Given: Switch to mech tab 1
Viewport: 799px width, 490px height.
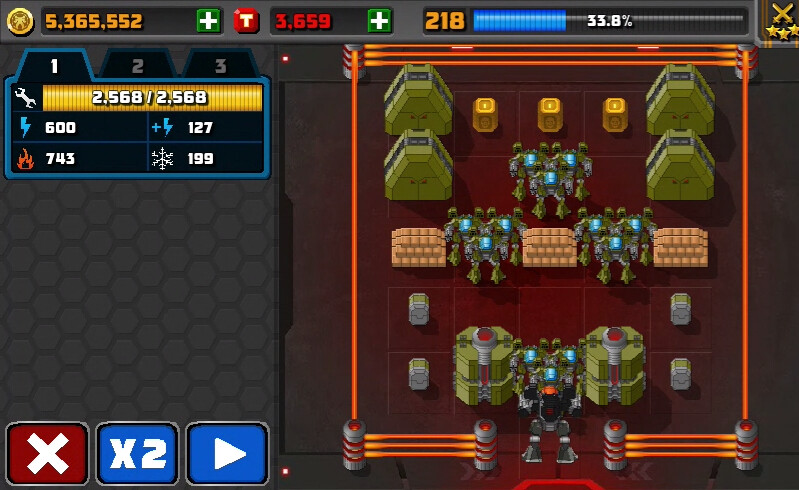Looking at the screenshot, I should (54, 66).
